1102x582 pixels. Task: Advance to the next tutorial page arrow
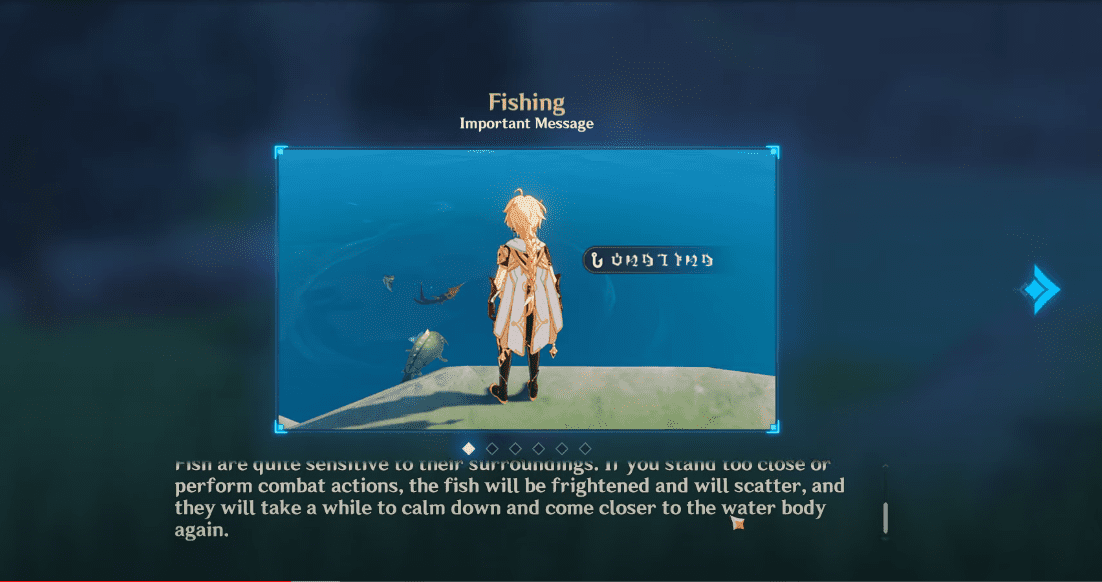(1039, 290)
